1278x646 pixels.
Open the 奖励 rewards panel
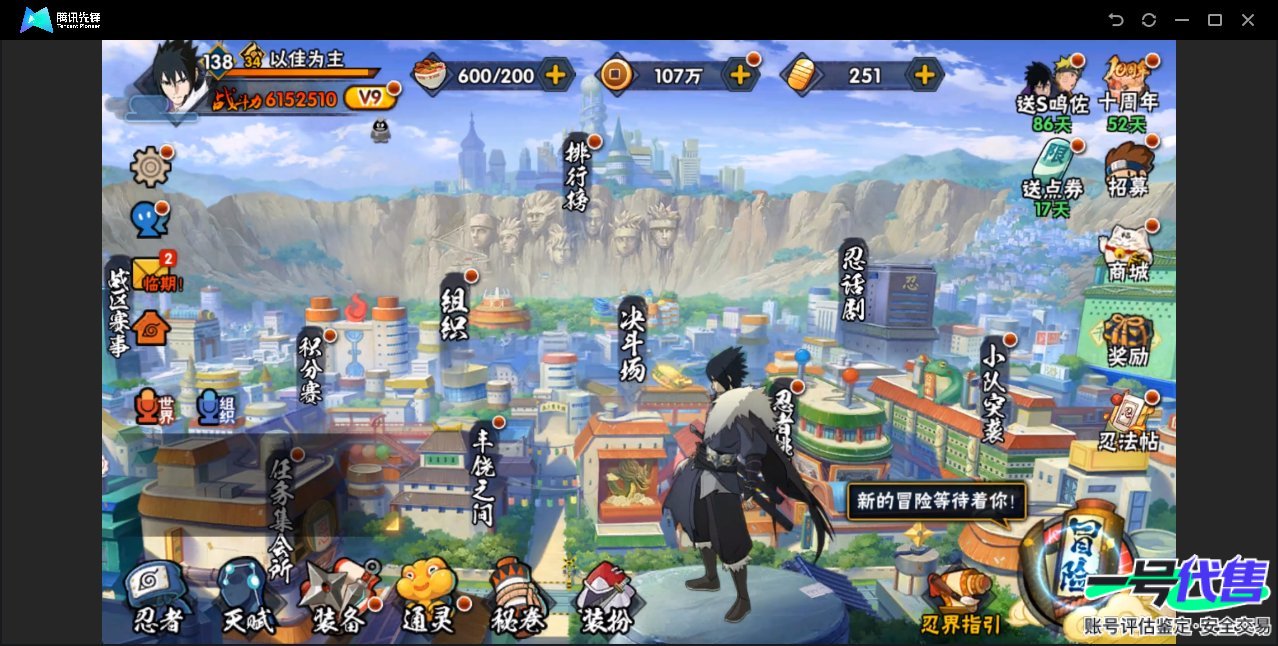(x=1128, y=340)
